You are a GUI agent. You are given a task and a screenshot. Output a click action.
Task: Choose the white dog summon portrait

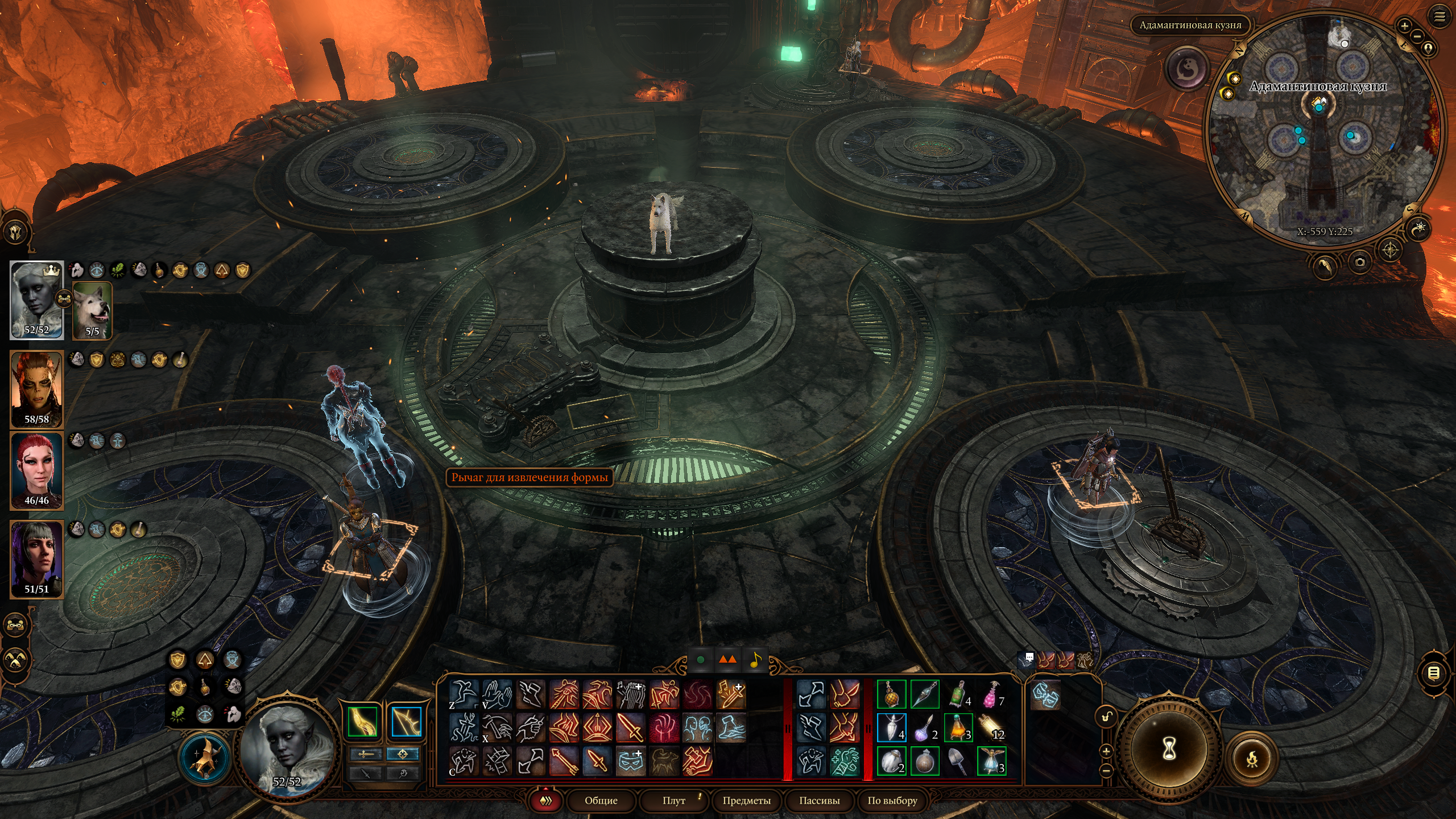[93, 311]
